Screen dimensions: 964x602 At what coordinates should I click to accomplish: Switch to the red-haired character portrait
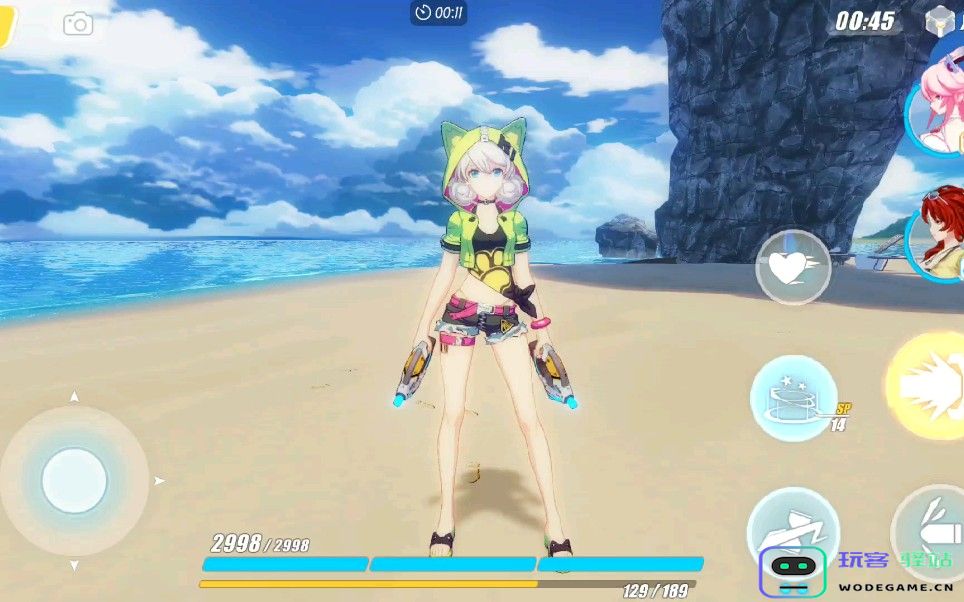tap(940, 240)
